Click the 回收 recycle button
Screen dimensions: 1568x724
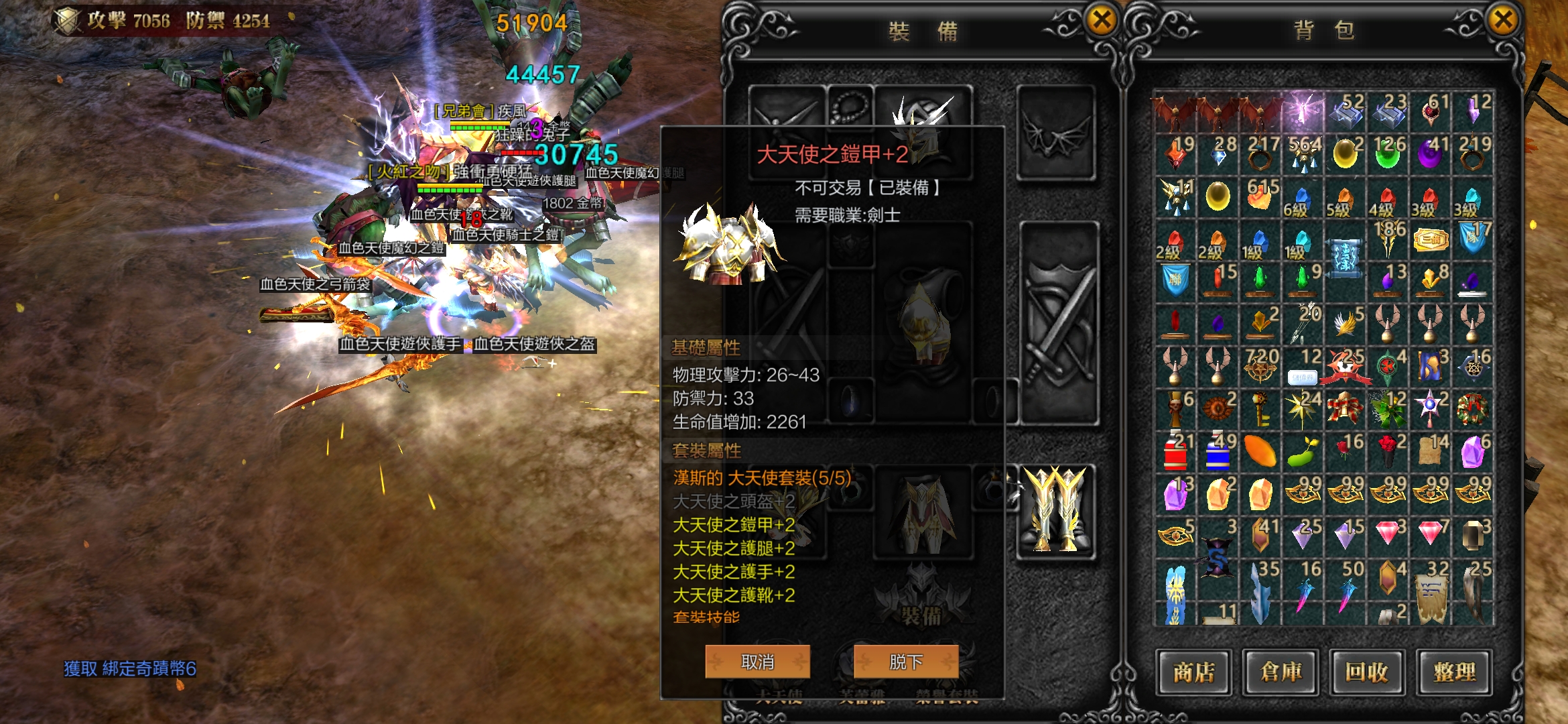click(1369, 672)
